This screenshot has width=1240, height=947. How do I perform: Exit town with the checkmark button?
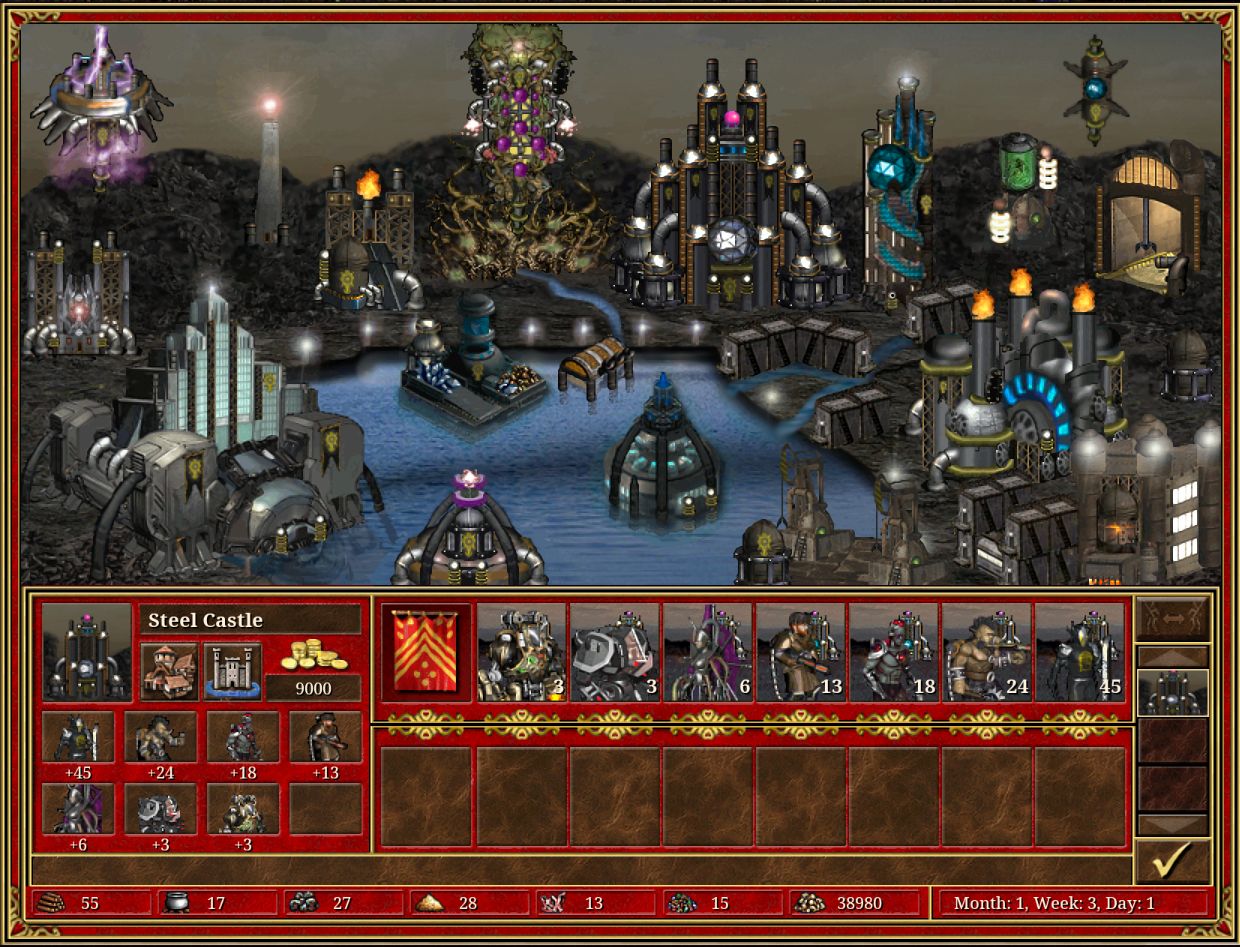tap(1173, 861)
